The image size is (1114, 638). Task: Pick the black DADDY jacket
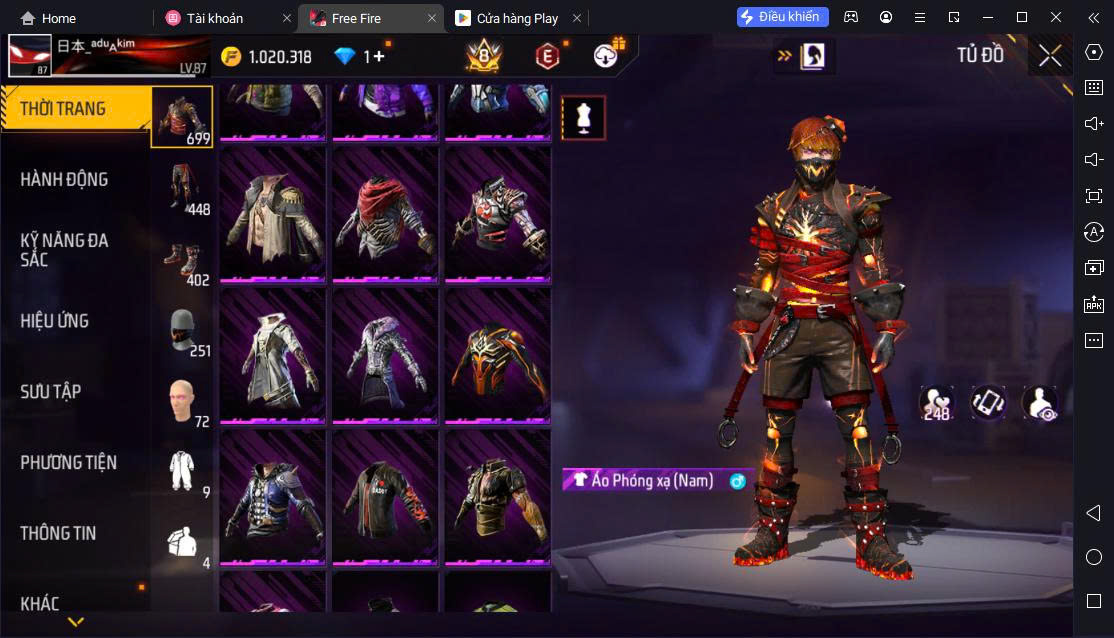(x=385, y=496)
